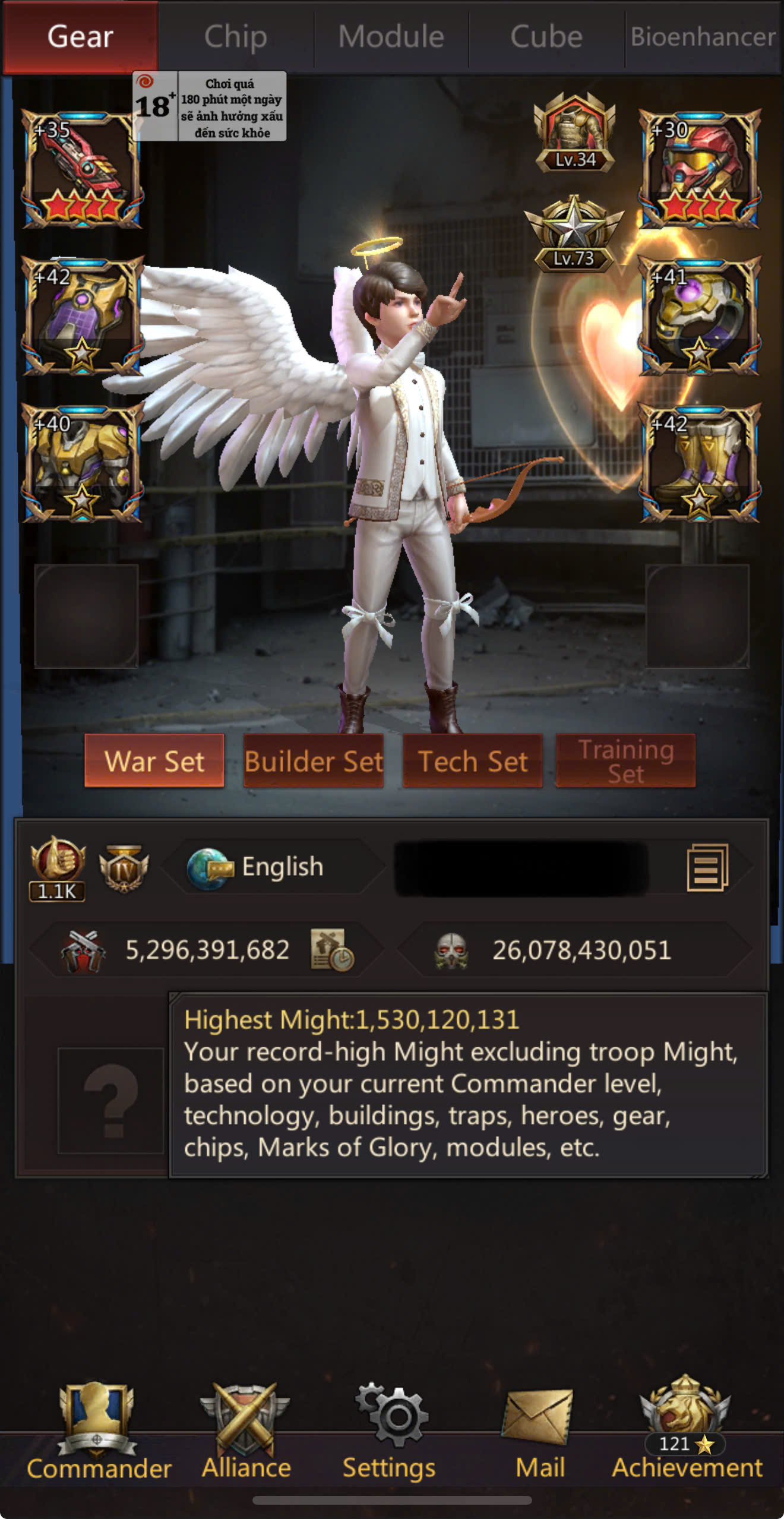The width and height of the screenshot is (784, 1519).
Task: Select the +35 red weapon gear slot
Action: [x=82, y=170]
